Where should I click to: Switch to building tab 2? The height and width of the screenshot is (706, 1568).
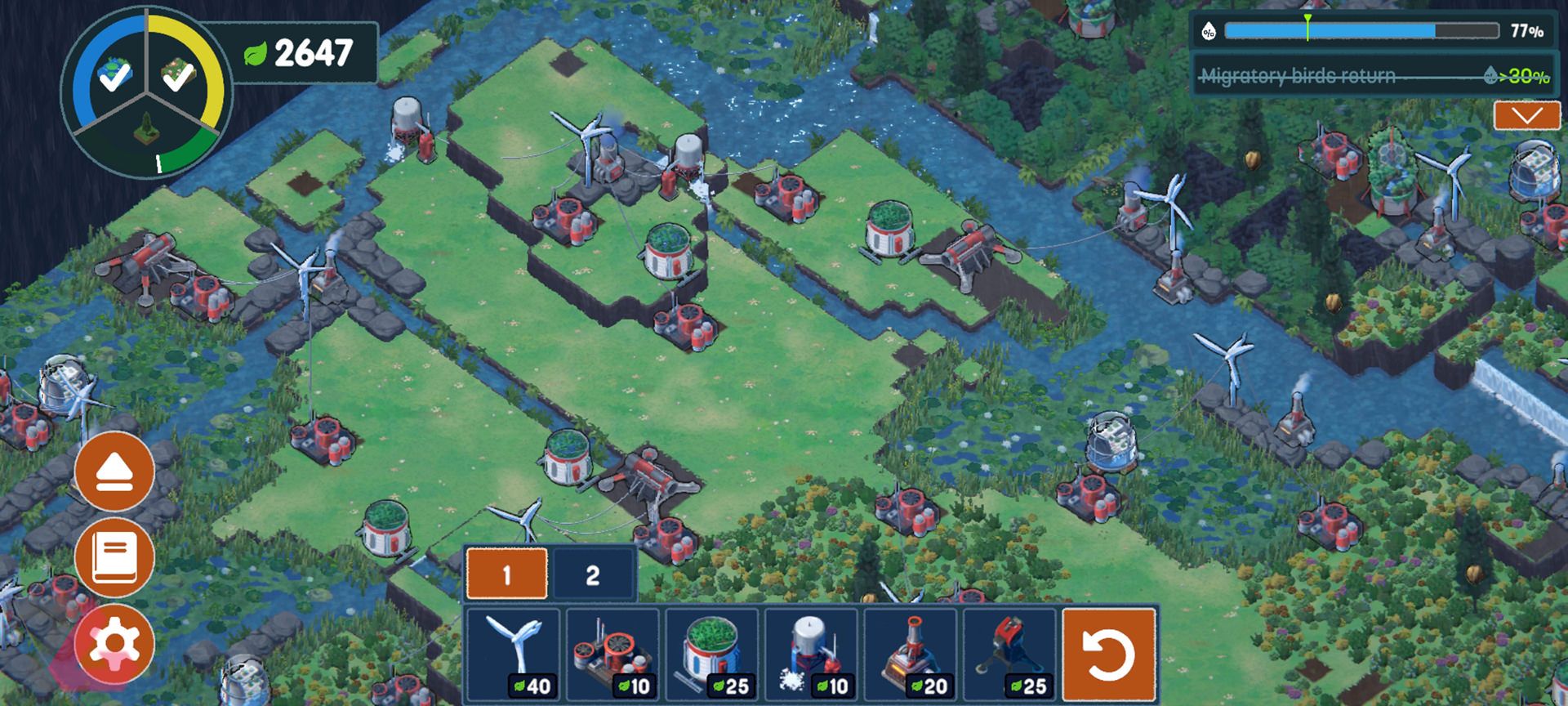[594, 574]
